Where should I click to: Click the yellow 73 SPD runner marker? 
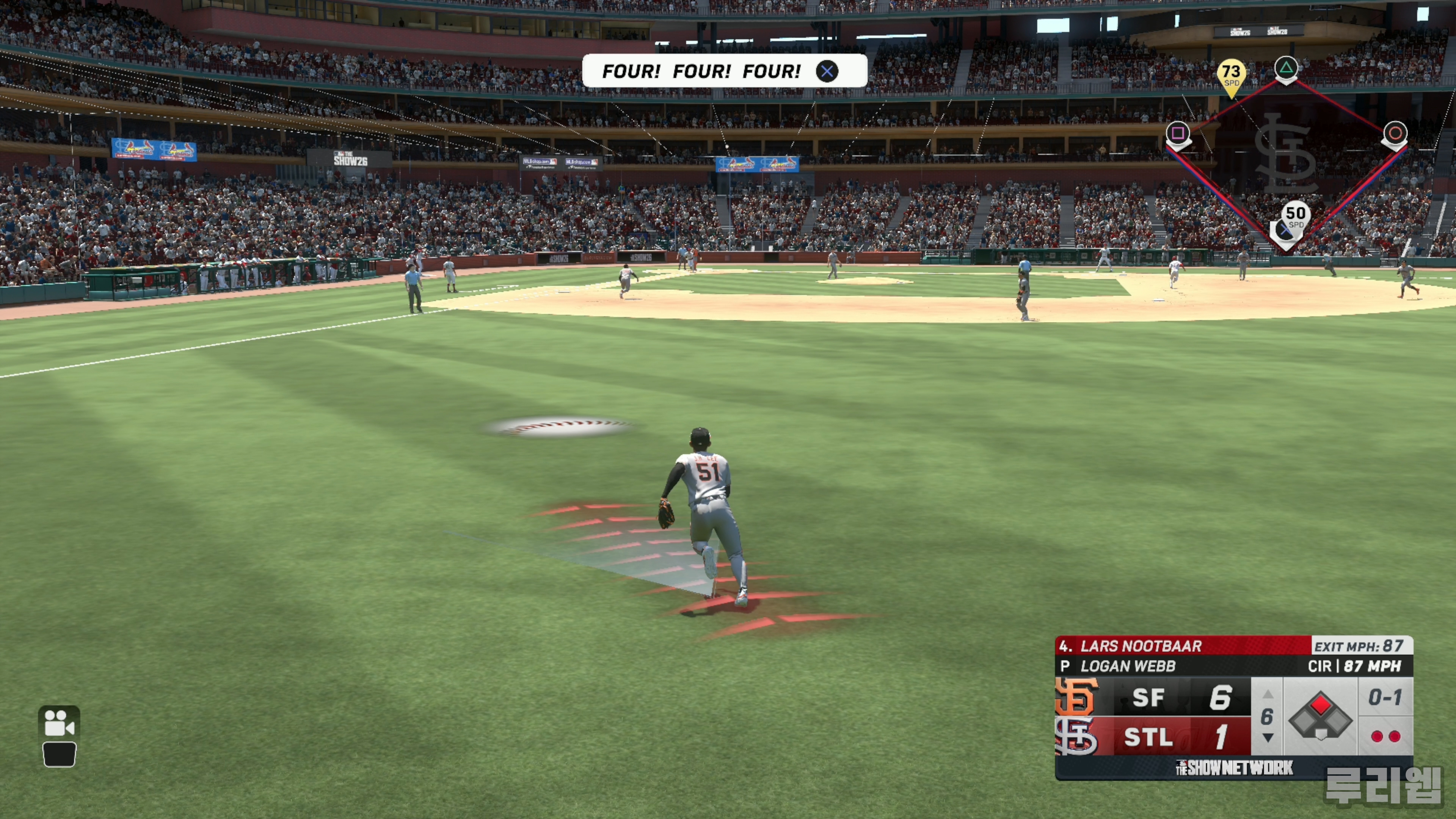(x=1231, y=76)
